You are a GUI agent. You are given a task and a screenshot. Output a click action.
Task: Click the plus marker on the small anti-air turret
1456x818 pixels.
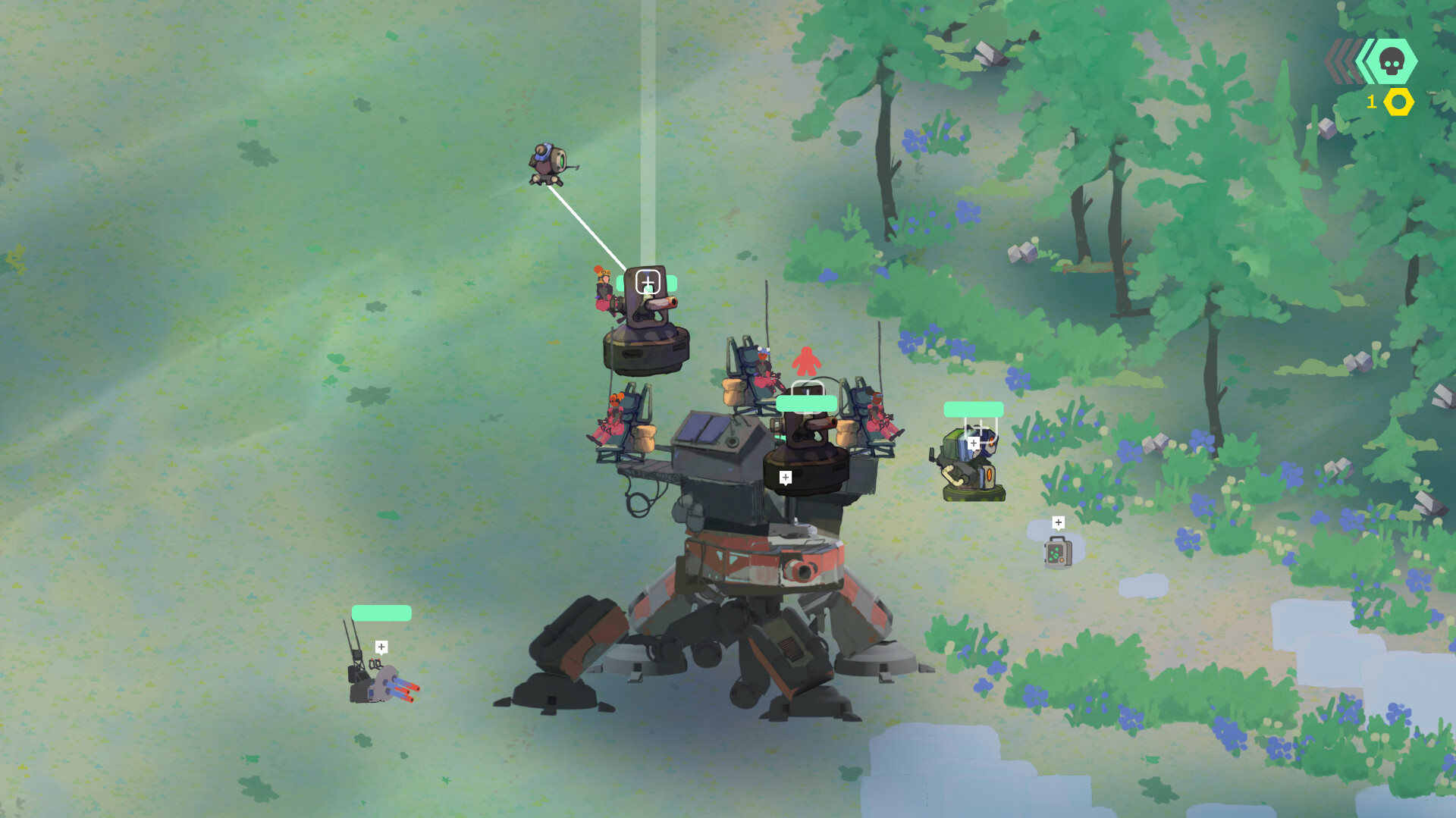coord(381,646)
